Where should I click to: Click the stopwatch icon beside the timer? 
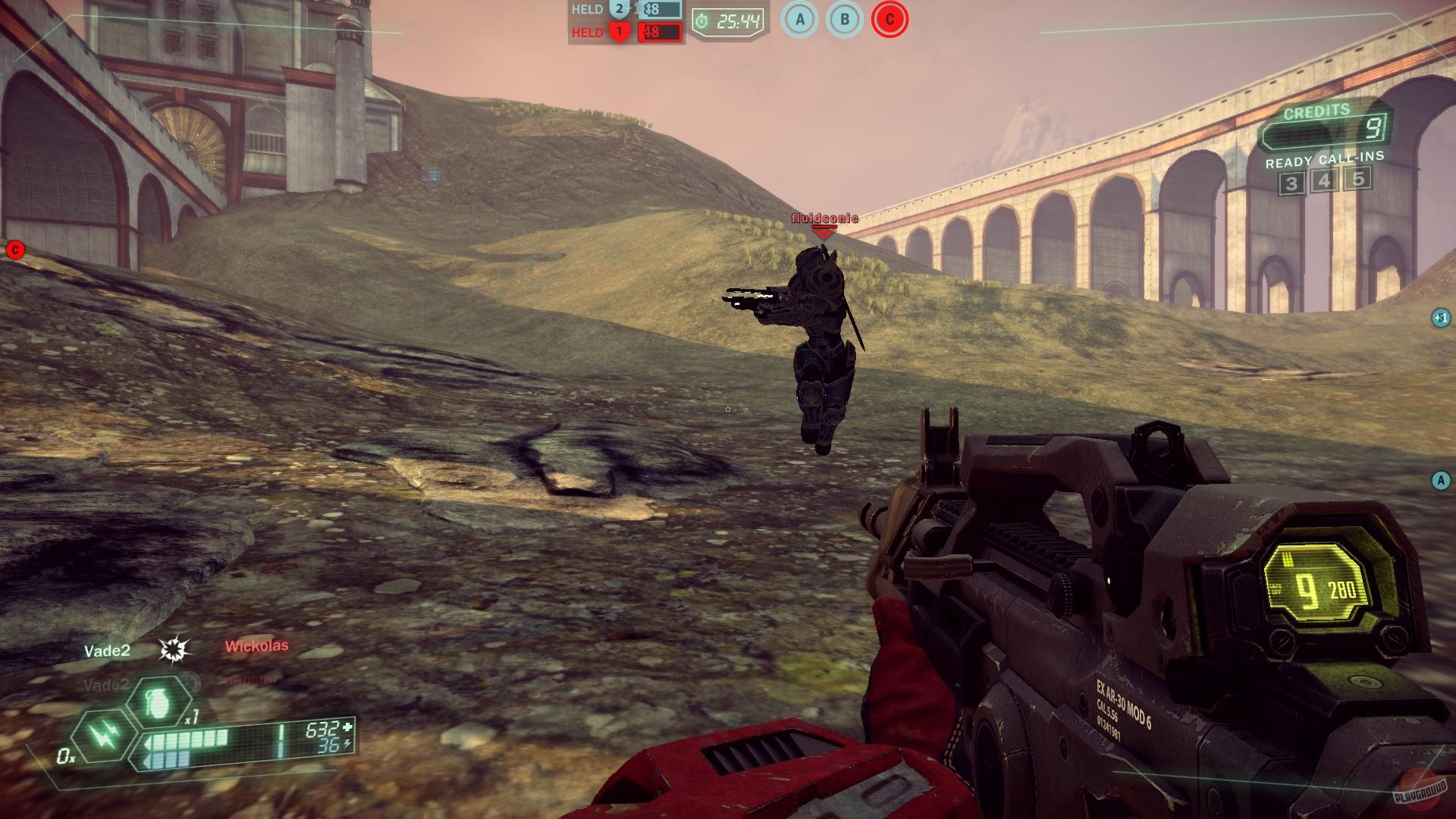[x=702, y=20]
